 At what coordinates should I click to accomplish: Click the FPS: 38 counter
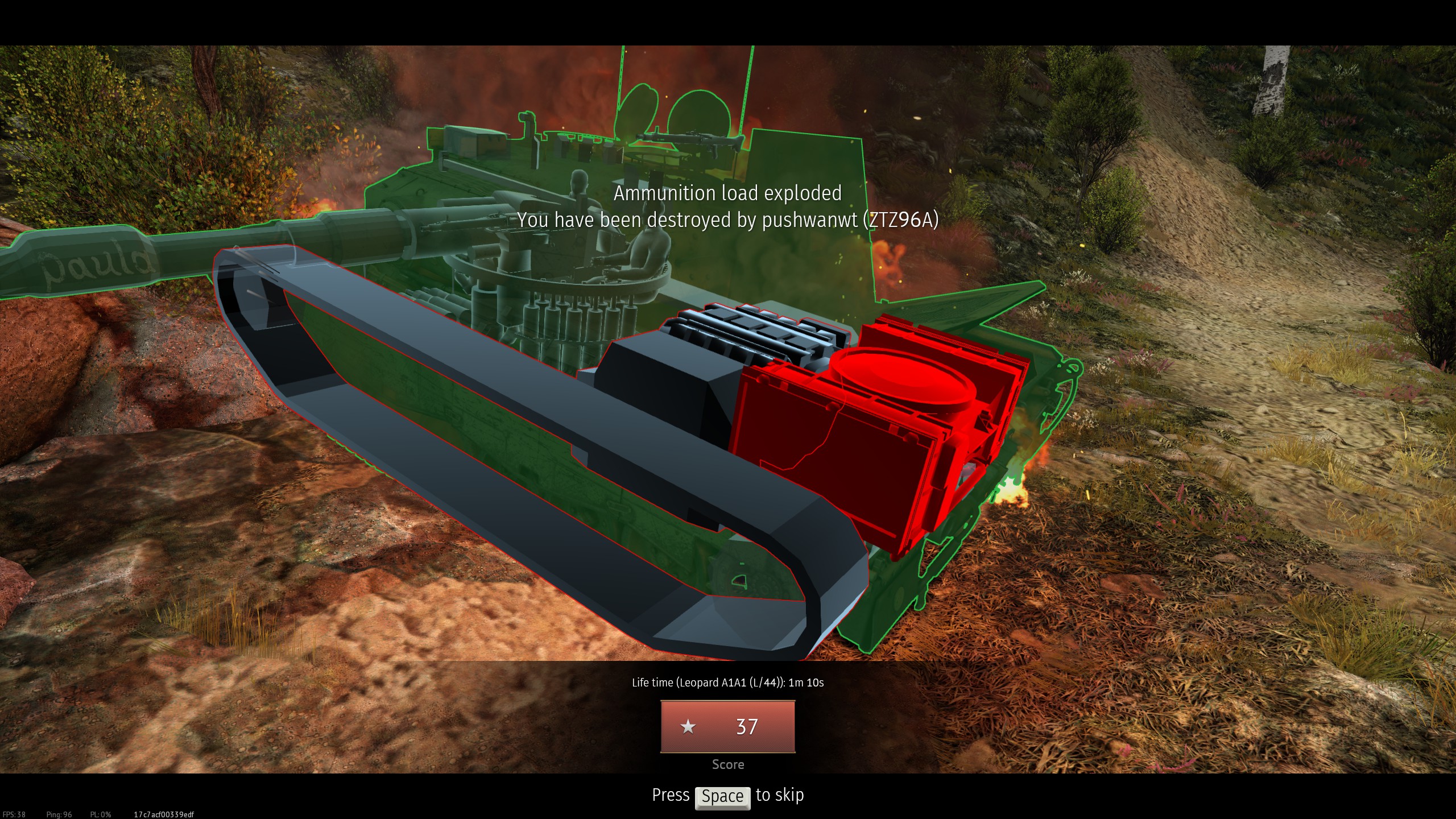coord(15,814)
